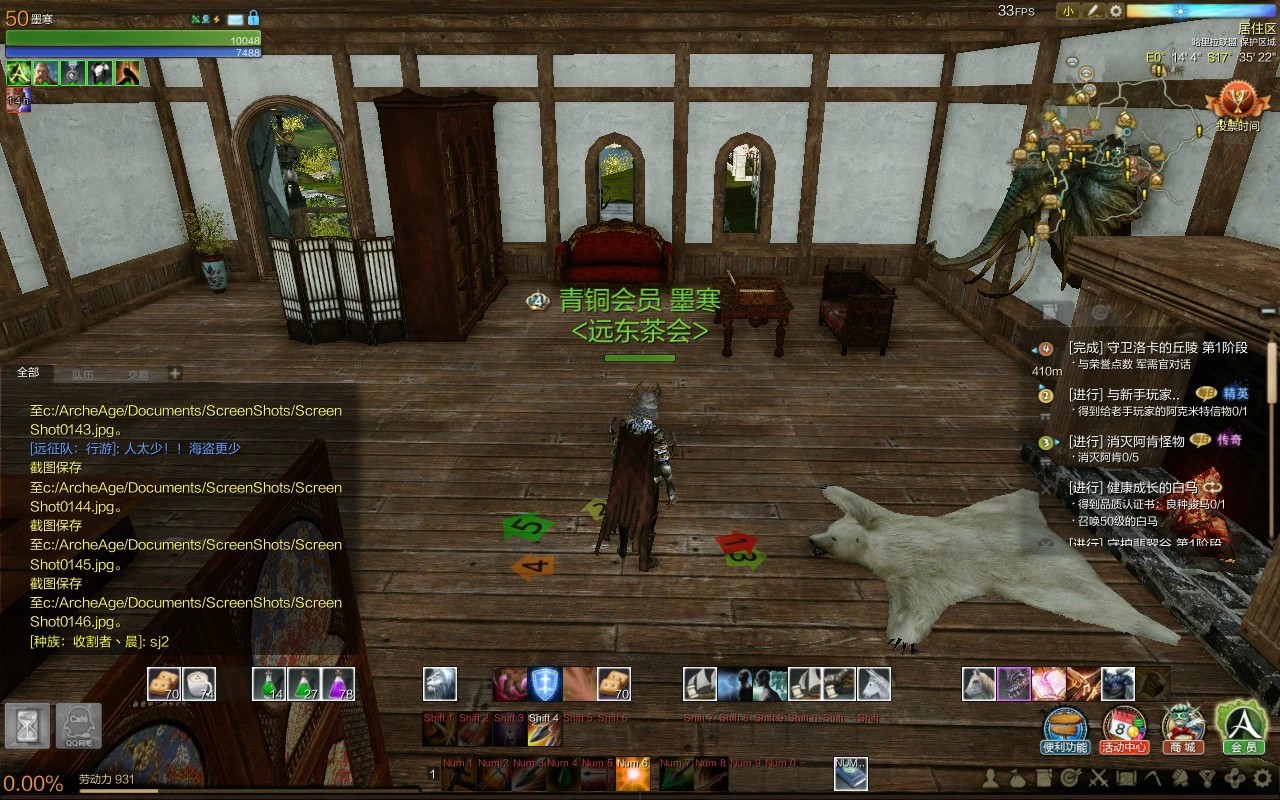The width and height of the screenshot is (1280, 800).
Task: Use the coffee cup item slot
Action: pyautogui.click(x=199, y=684)
